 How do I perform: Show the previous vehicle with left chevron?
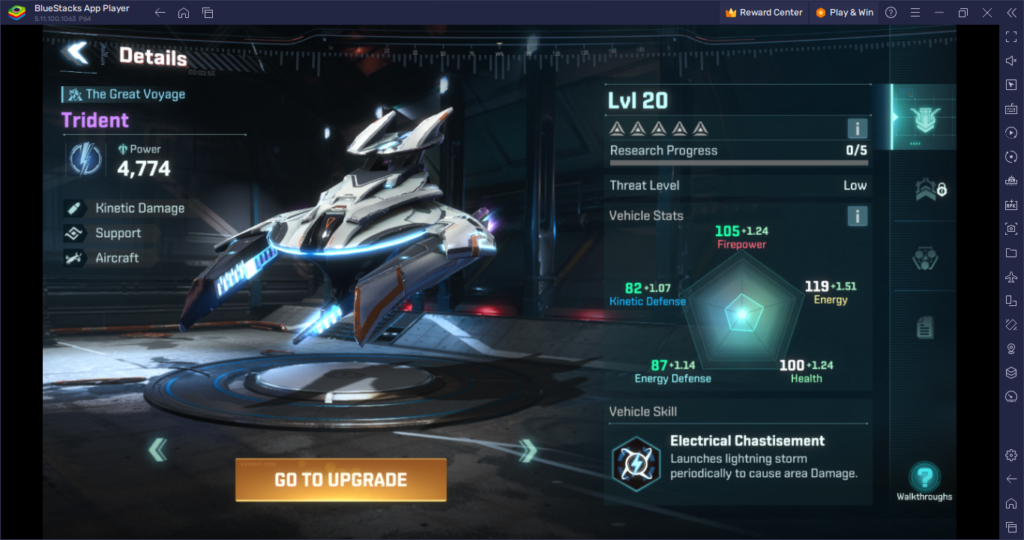pos(157,450)
